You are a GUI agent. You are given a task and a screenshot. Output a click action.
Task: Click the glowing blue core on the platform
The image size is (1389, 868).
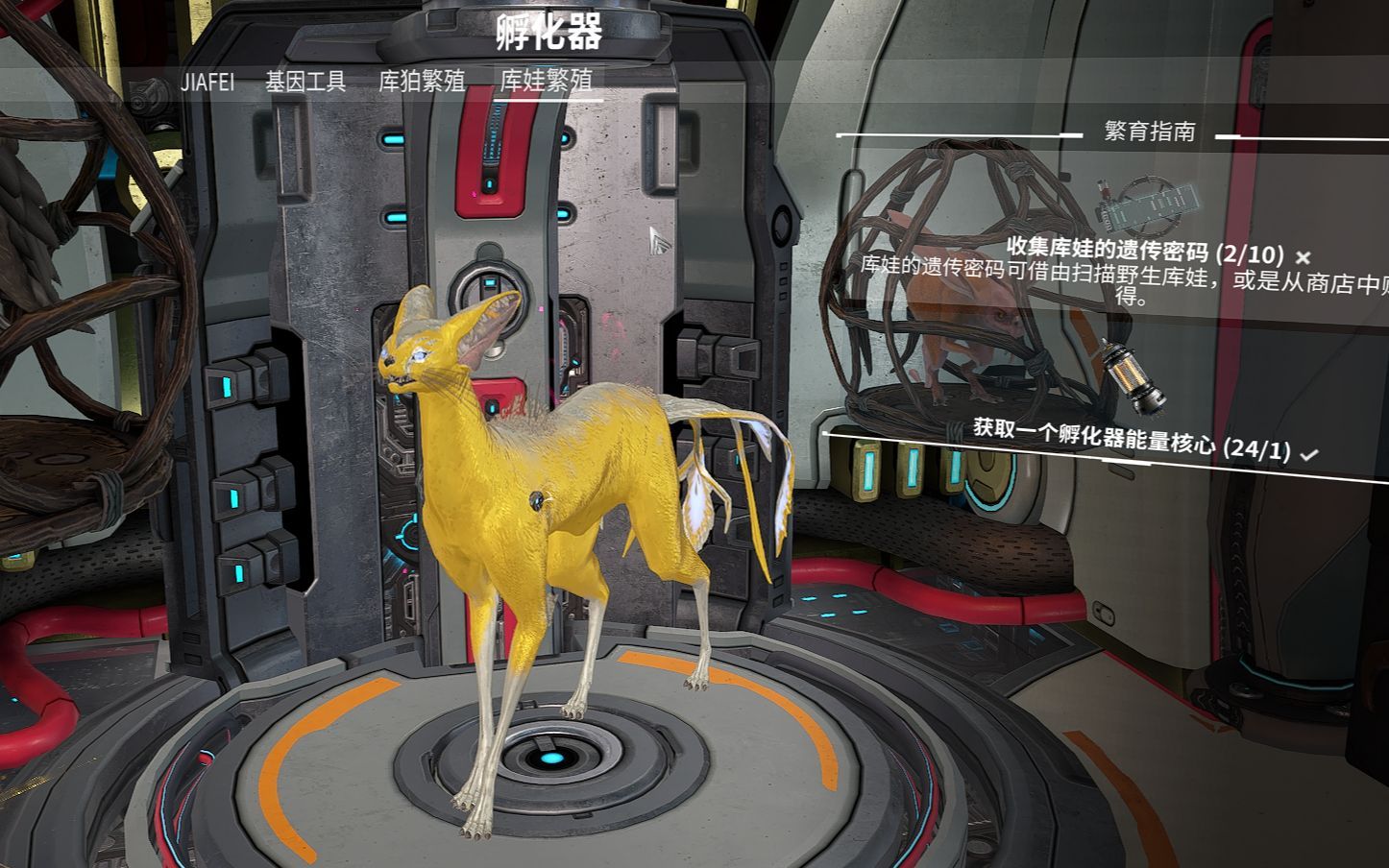(550, 759)
